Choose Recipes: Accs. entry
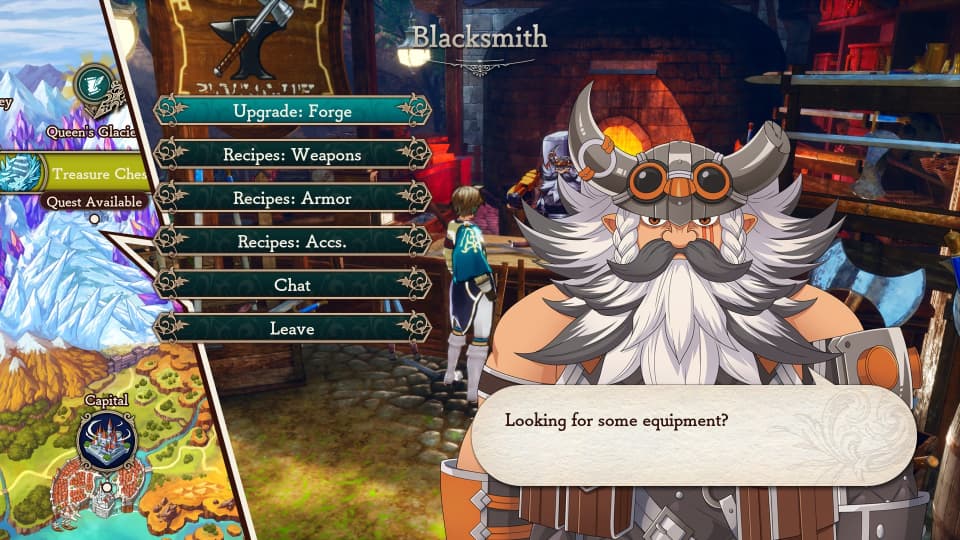This screenshot has width=960, height=540. (292, 241)
